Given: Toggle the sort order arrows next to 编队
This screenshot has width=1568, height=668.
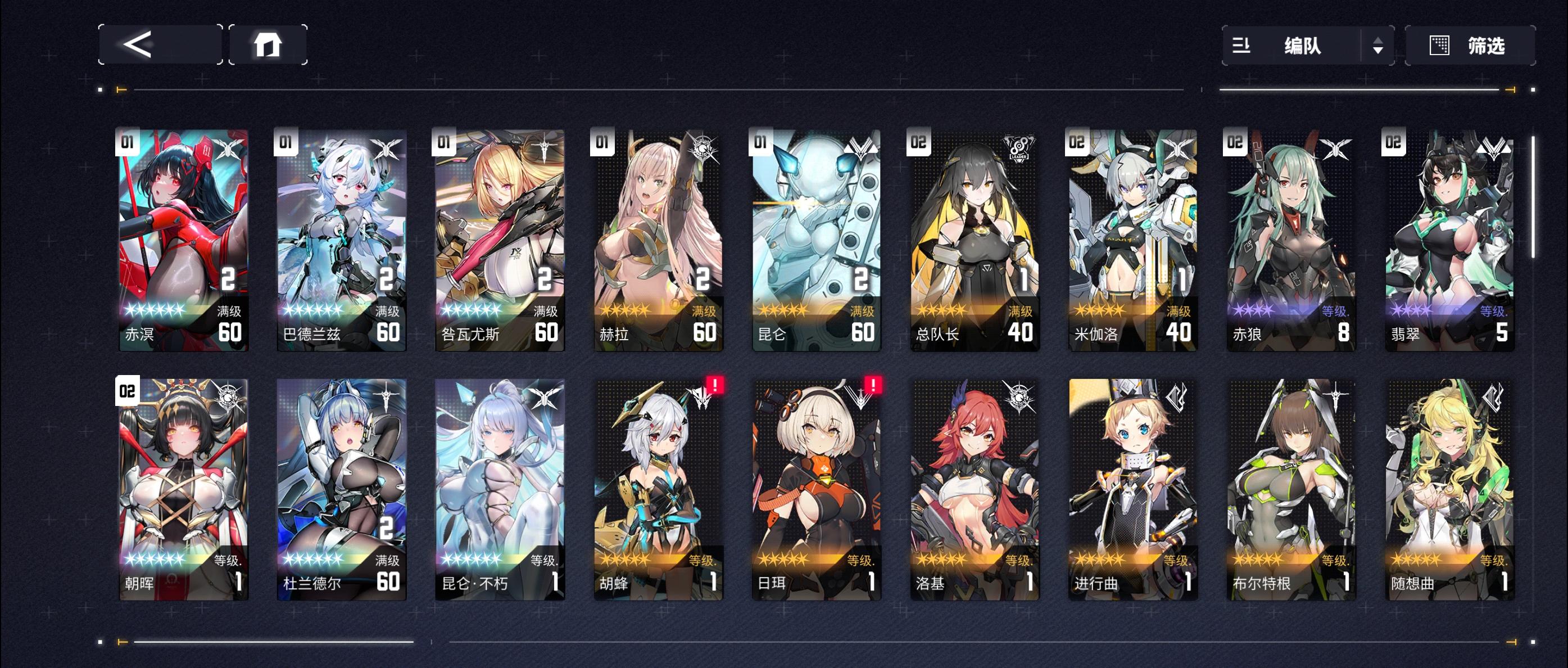Looking at the screenshot, I should pyautogui.click(x=1379, y=46).
